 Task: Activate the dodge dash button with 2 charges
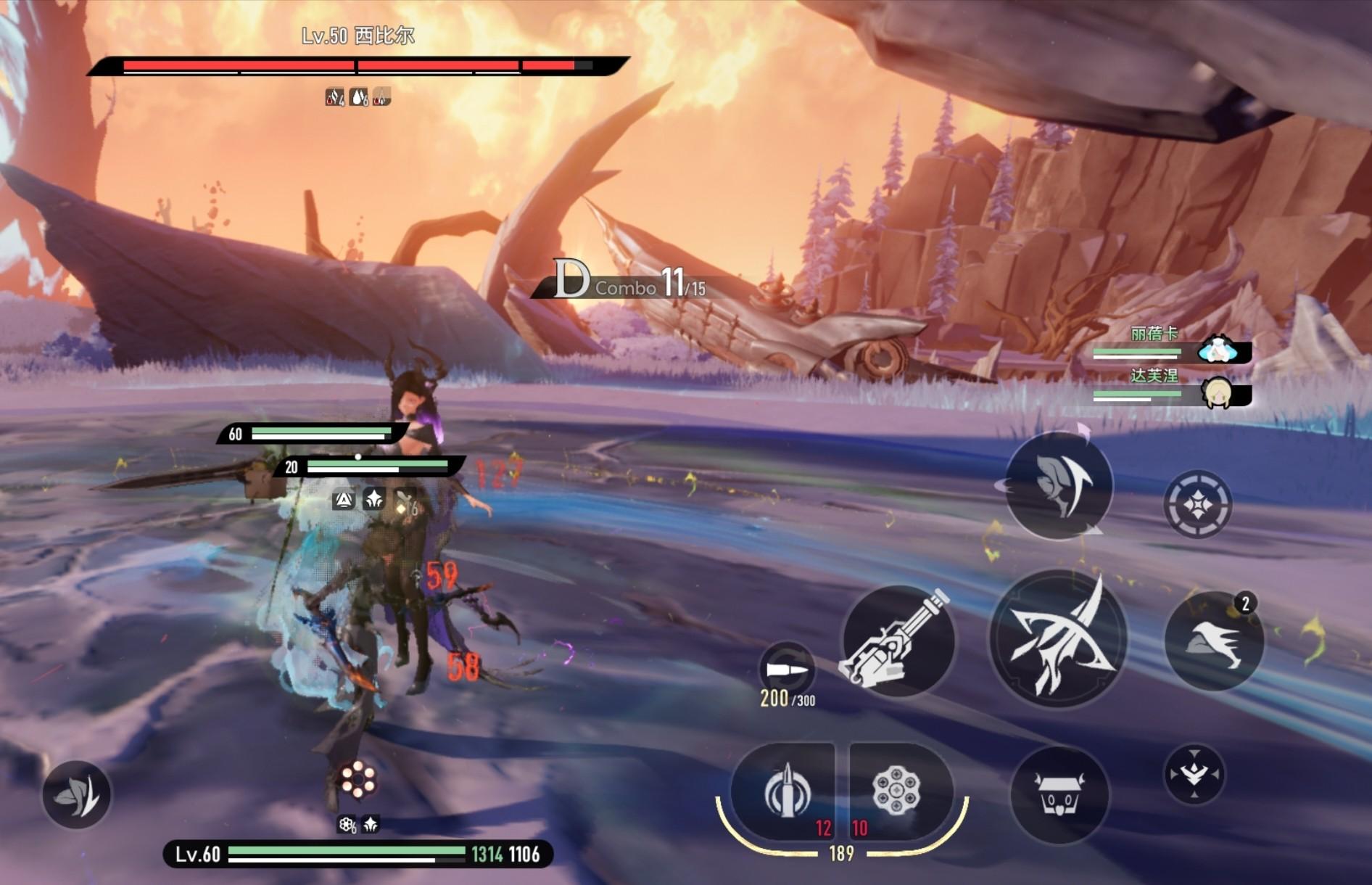[1214, 641]
